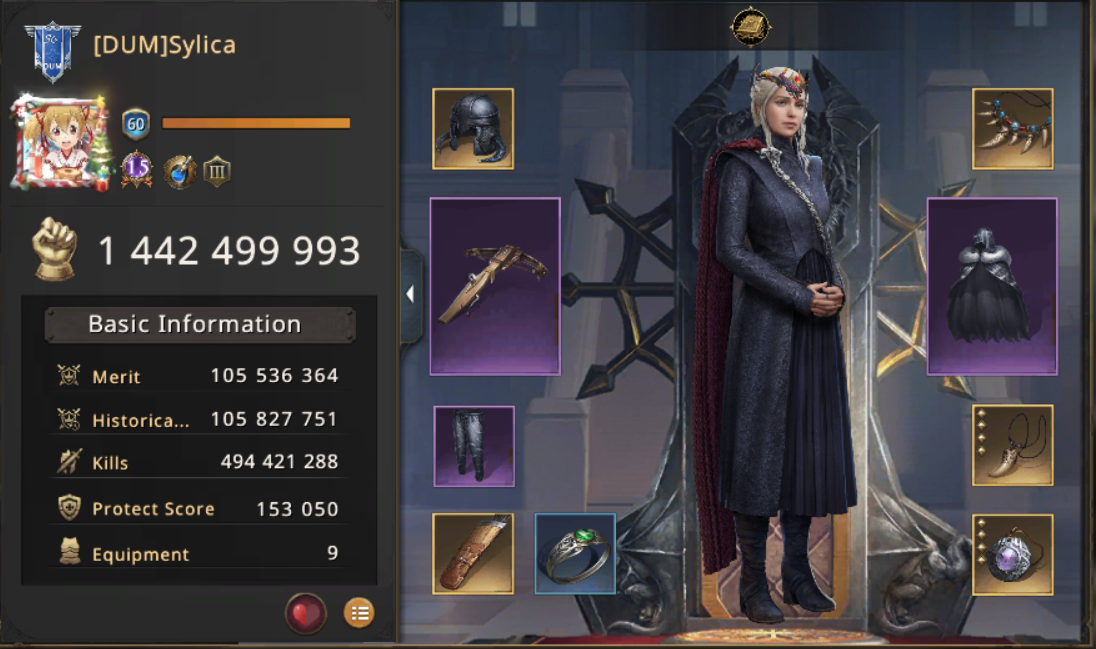Select the blue potion flask badge
This screenshot has width=1096, height=649.
point(180,171)
